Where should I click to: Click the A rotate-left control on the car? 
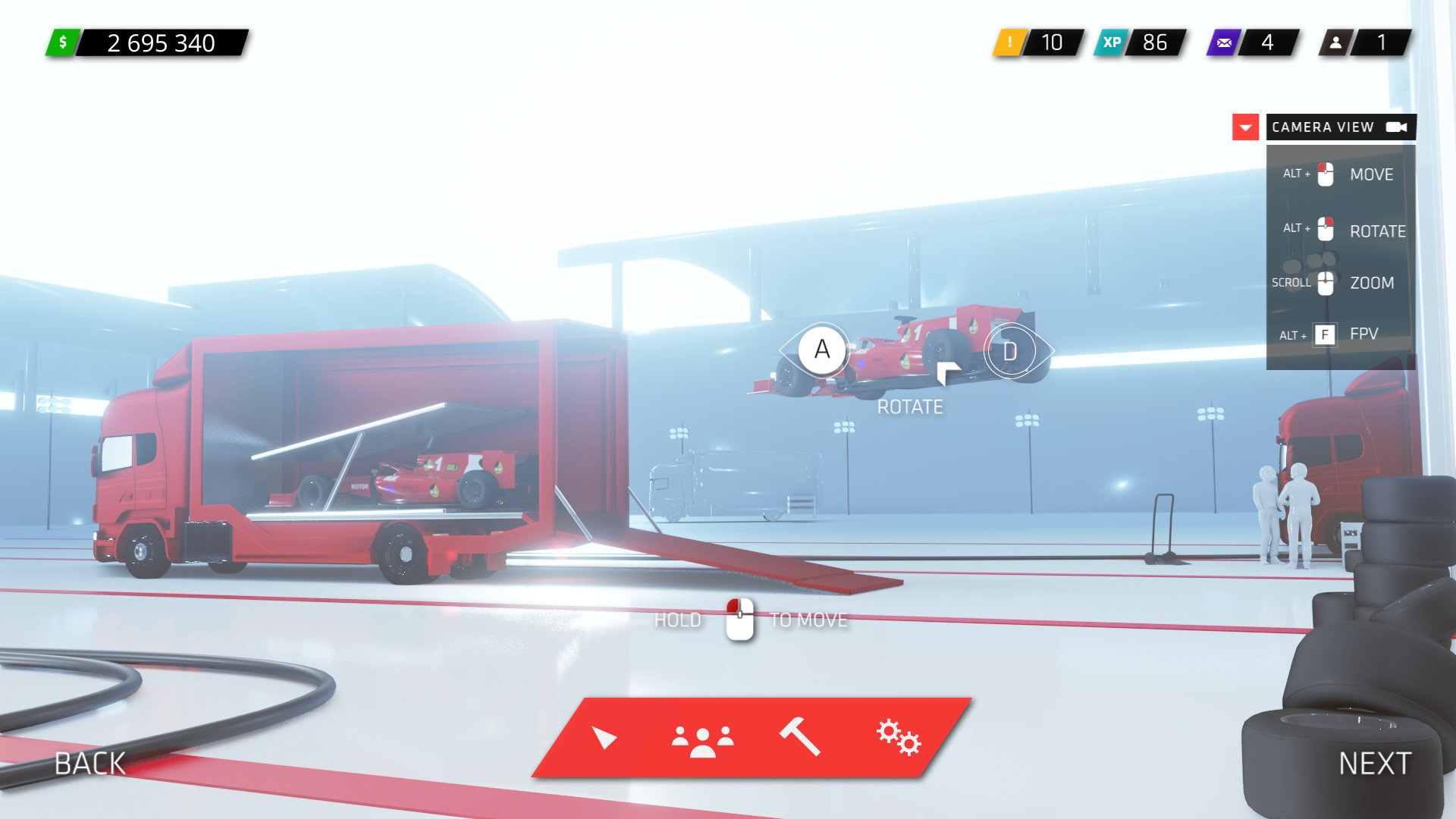tap(821, 350)
